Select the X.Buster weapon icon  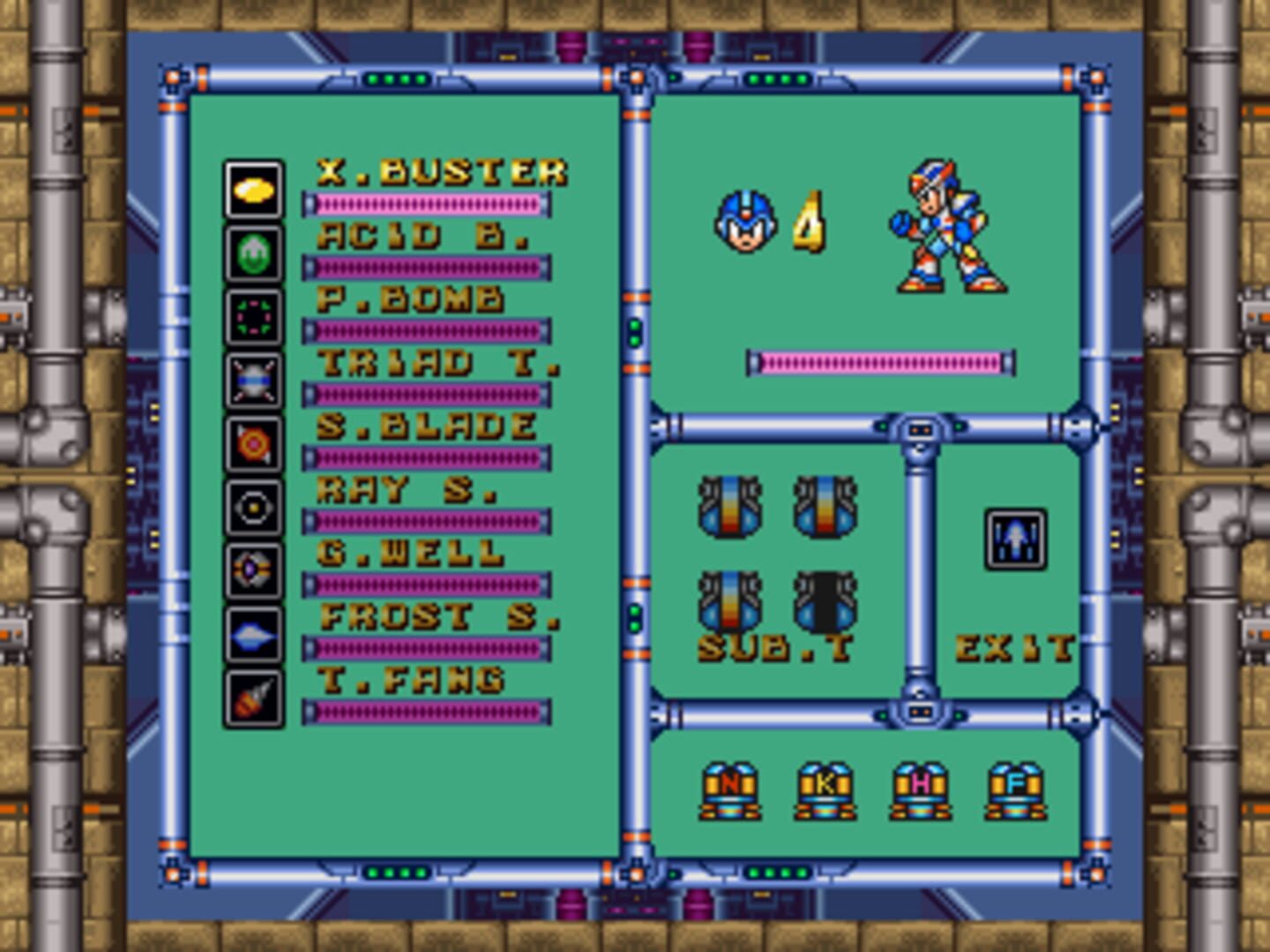(253, 190)
